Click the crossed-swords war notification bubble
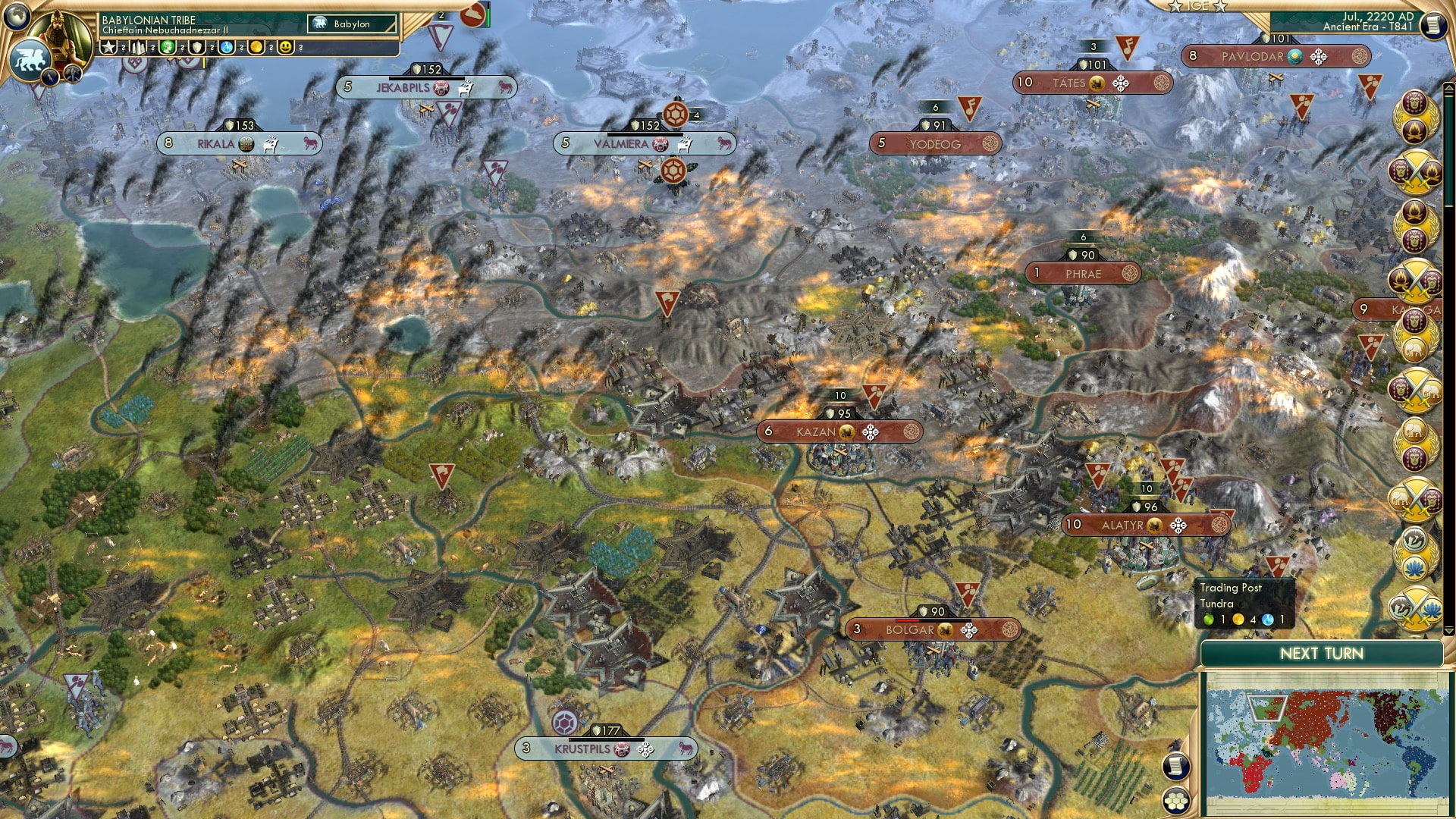Viewport: 1456px width, 819px height. [x=1417, y=172]
